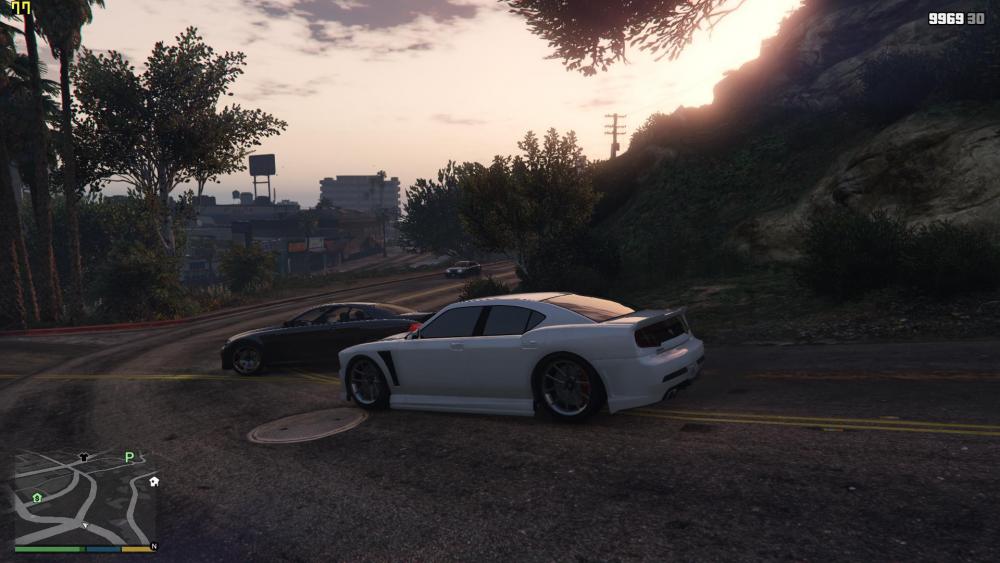
Task: Click the player arrow on the minimap
Action: (x=86, y=524)
